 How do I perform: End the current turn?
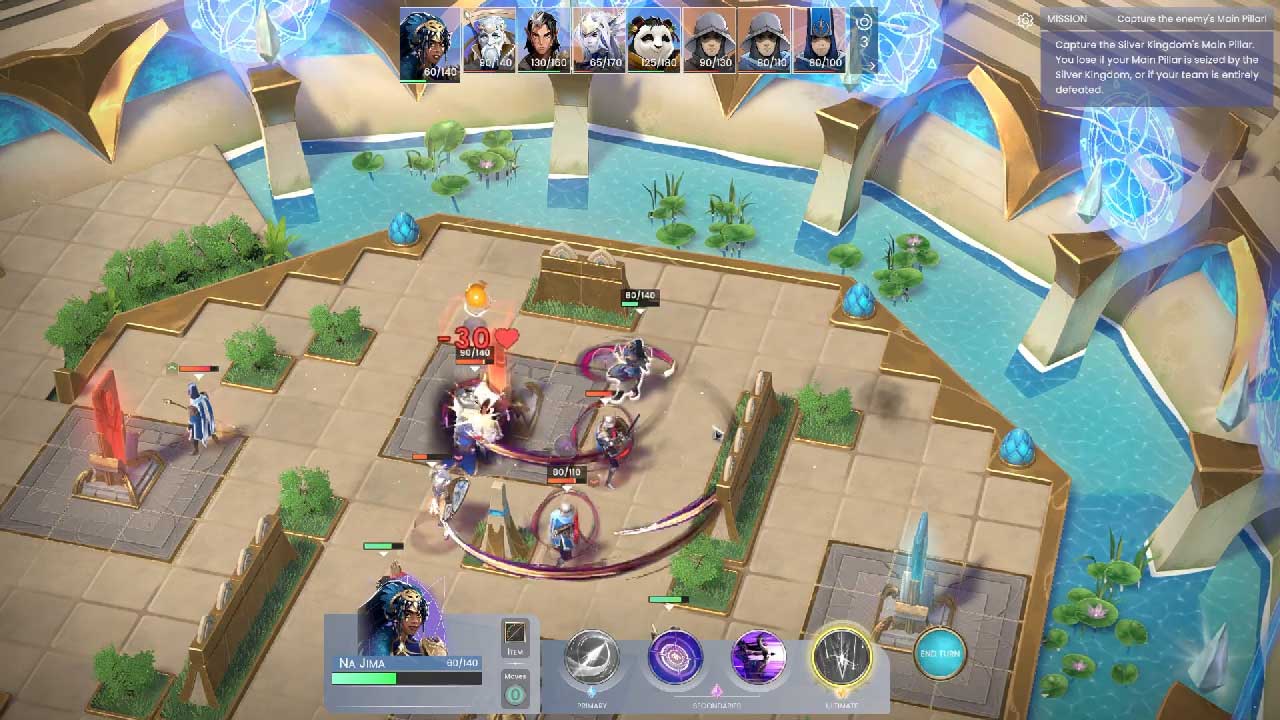940,653
